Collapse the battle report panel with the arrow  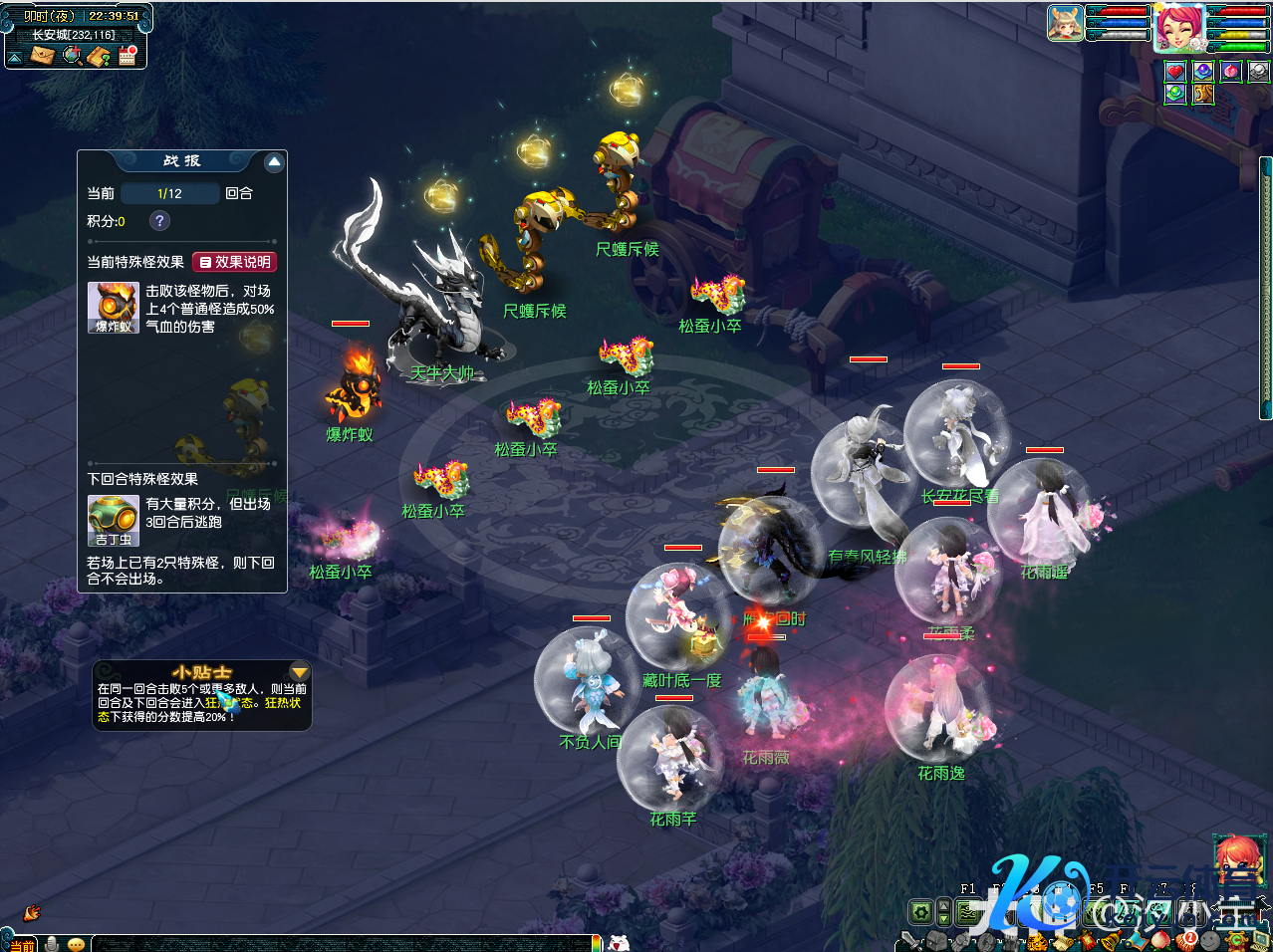tap(275, 162)
